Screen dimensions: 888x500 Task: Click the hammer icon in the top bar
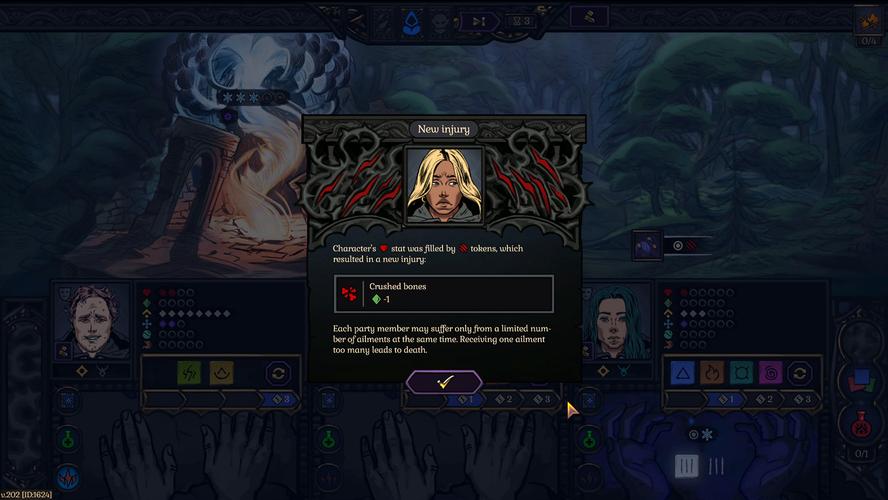pos(590,17)
